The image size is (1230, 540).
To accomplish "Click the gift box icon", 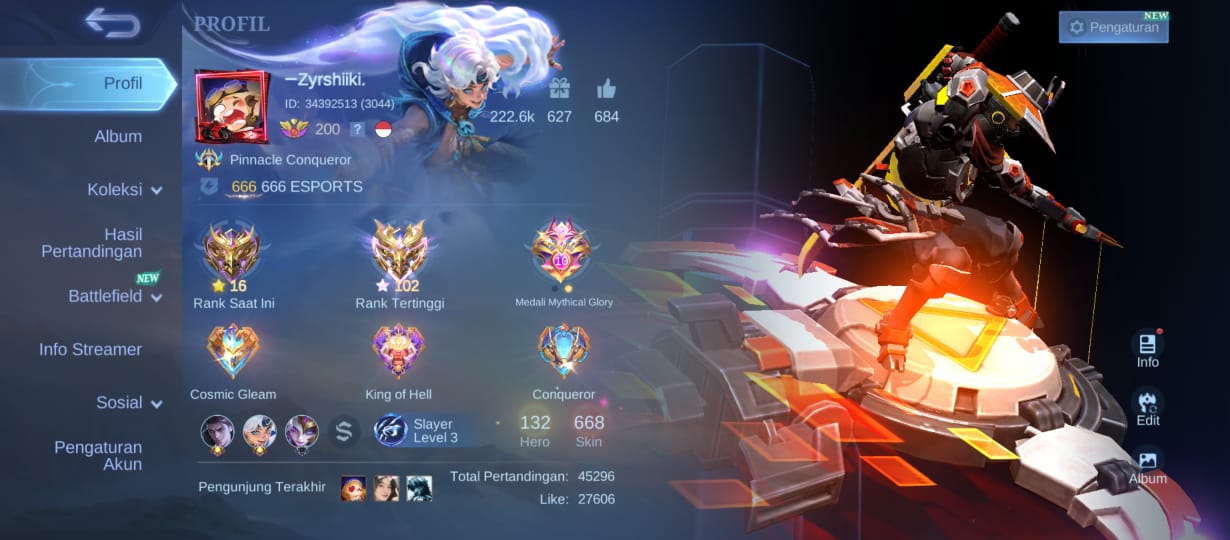I will [x=559, y=89].
